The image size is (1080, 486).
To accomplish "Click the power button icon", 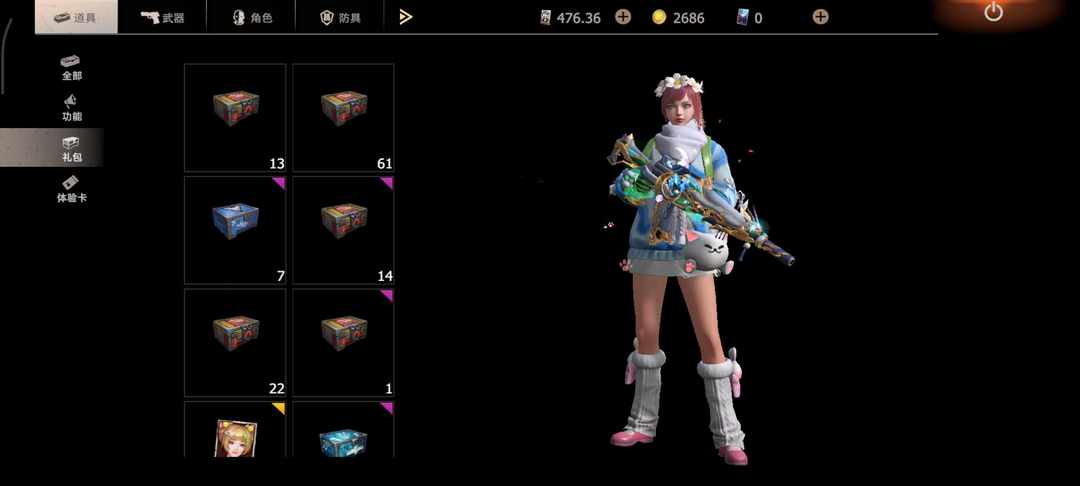I will [993, 13].
